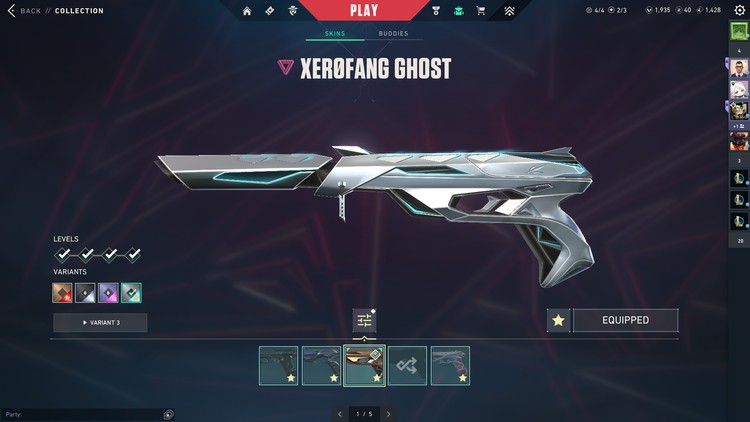The image size is (750, 422).
Task: Select the random shuffle skin tile
Action: 407,366
